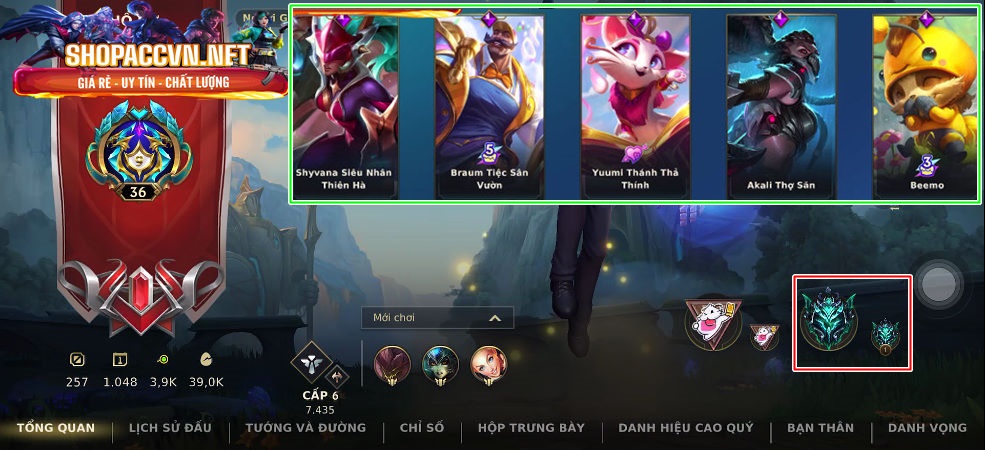
Task: Expand the Mới chơi dropdown
Action: [437, 318]
